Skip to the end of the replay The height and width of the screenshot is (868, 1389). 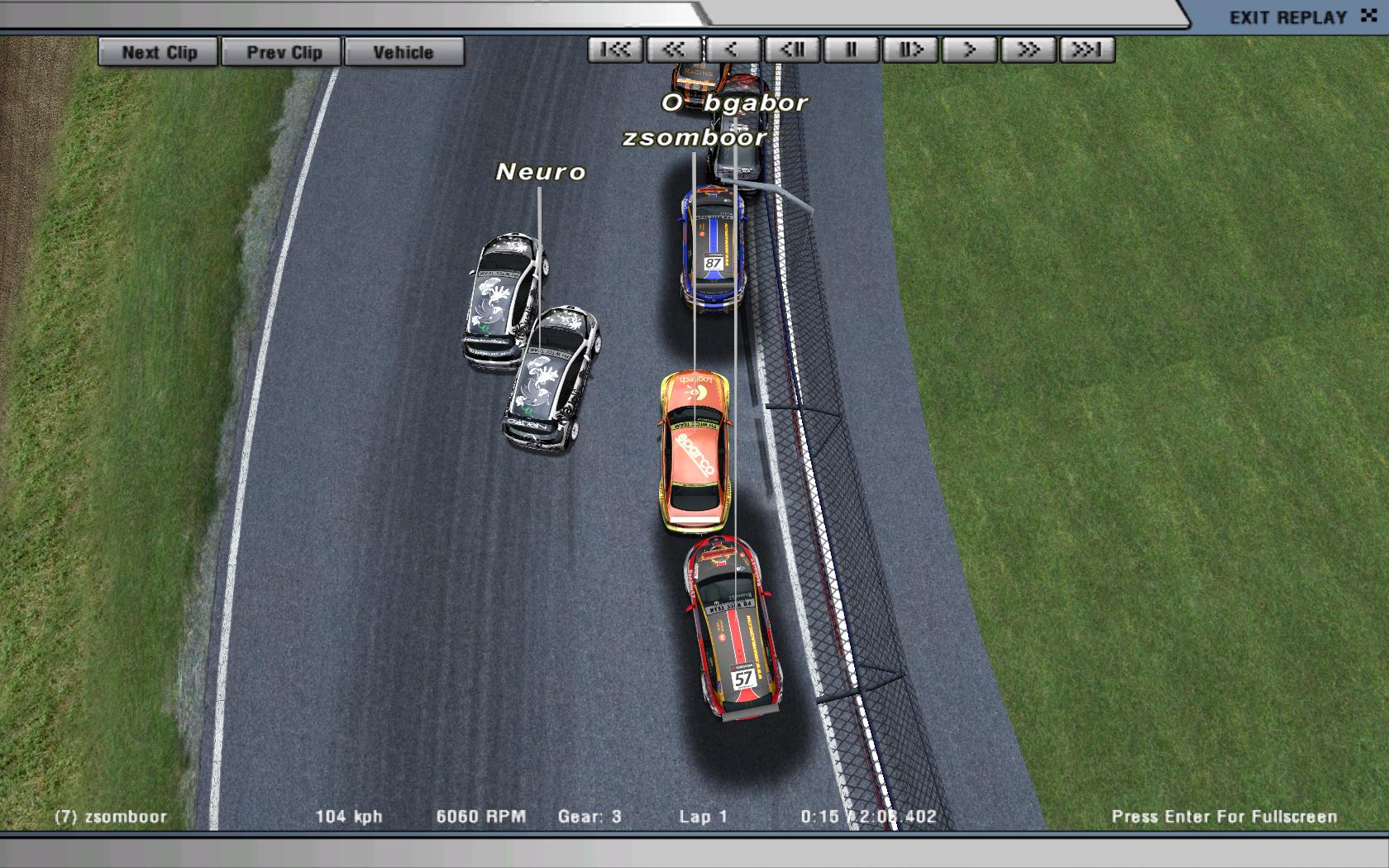coord(1087,50)
